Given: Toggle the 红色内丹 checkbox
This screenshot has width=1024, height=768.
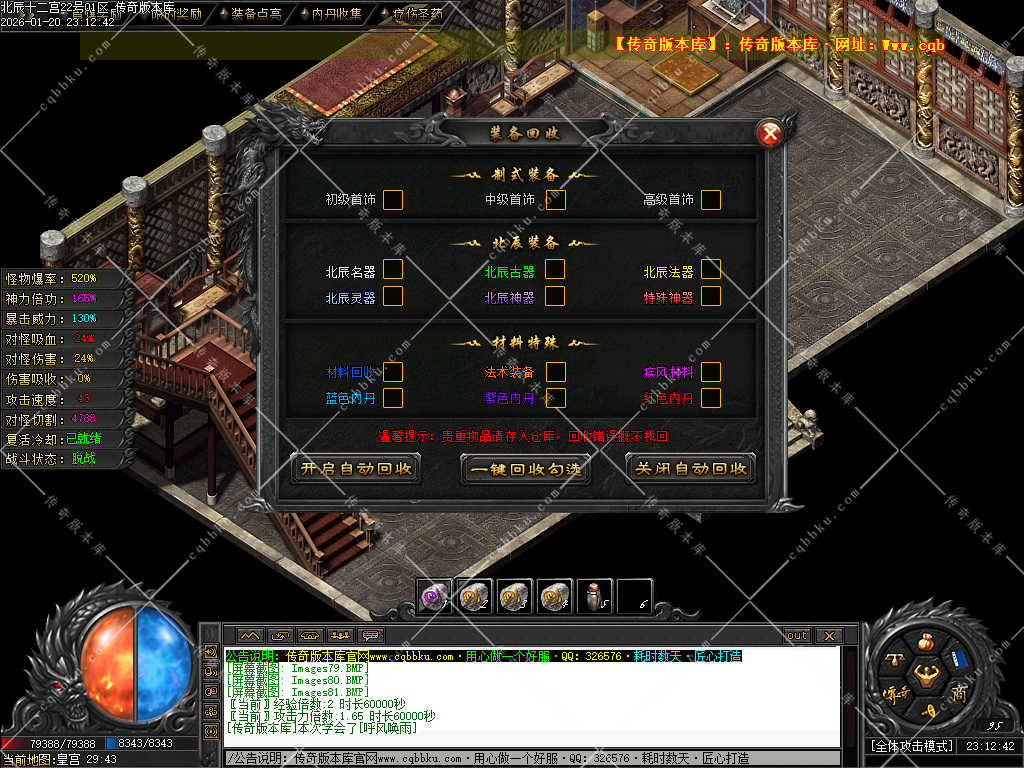Looking at the screenshot, I should coord(711,398).
